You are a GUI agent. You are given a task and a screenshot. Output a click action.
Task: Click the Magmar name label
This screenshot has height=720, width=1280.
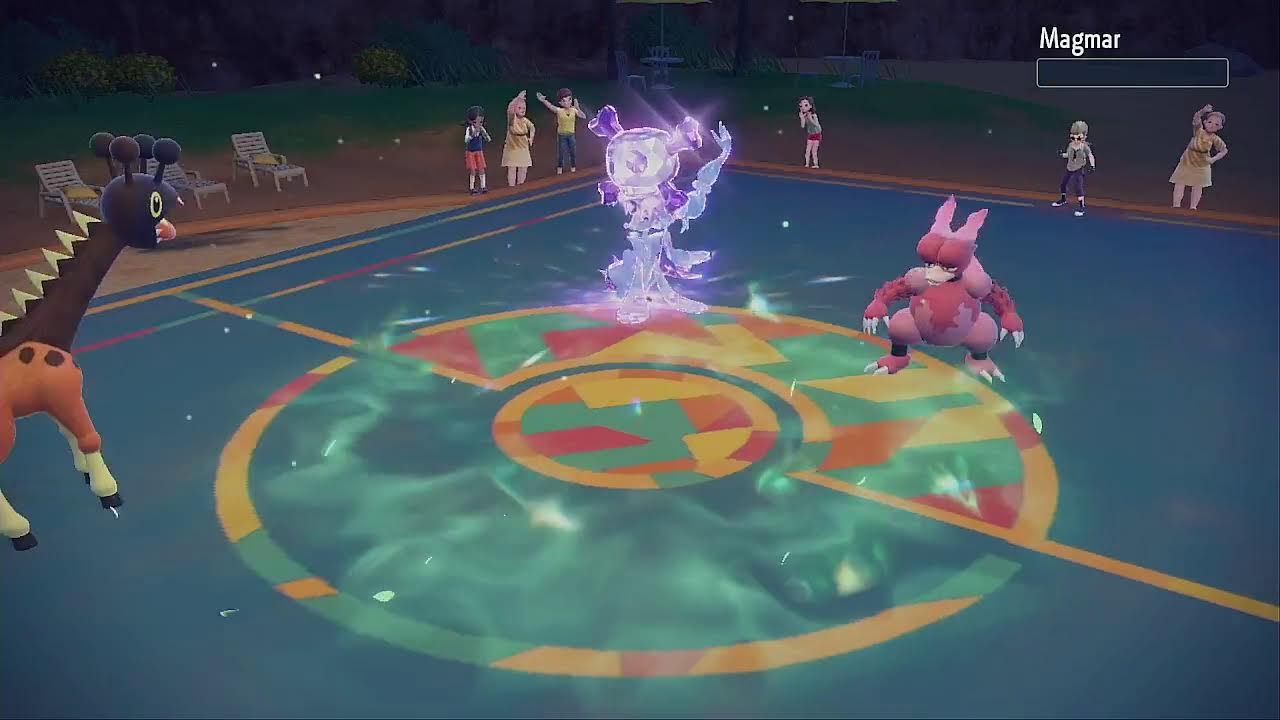1078,39
